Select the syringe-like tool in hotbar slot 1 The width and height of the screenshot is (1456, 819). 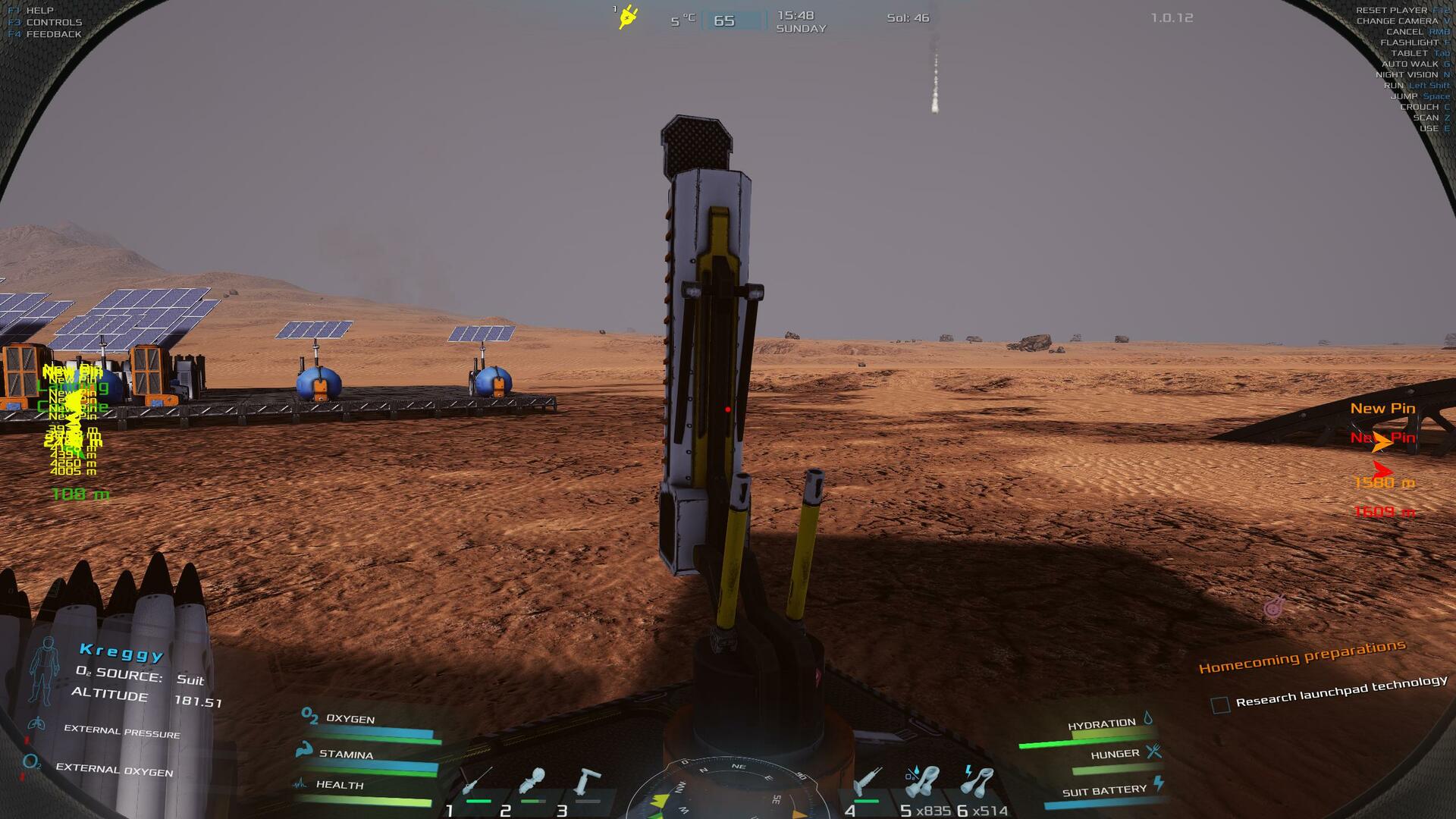[476, 783]
